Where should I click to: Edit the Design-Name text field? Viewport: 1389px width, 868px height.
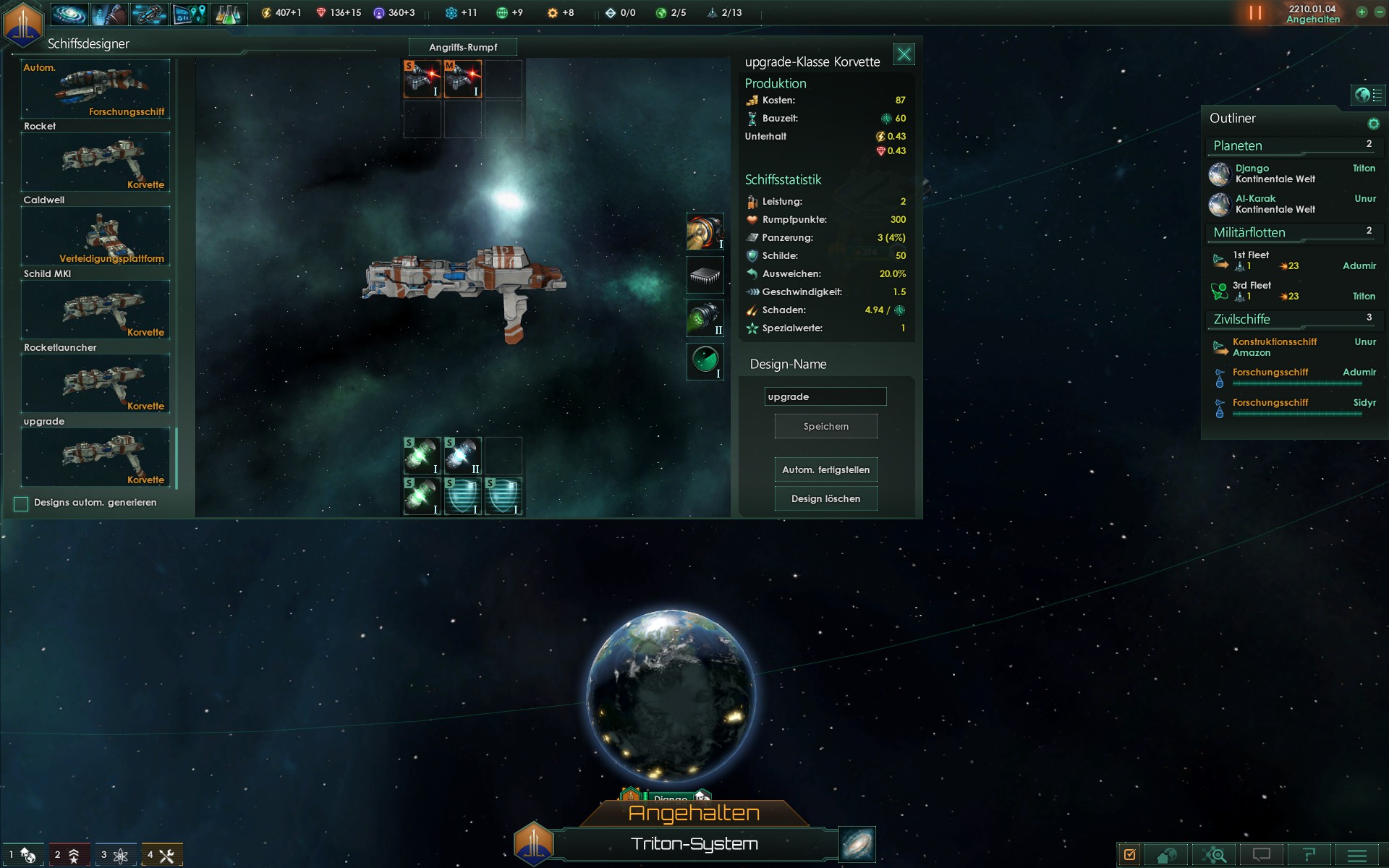(x=825, y=396)
